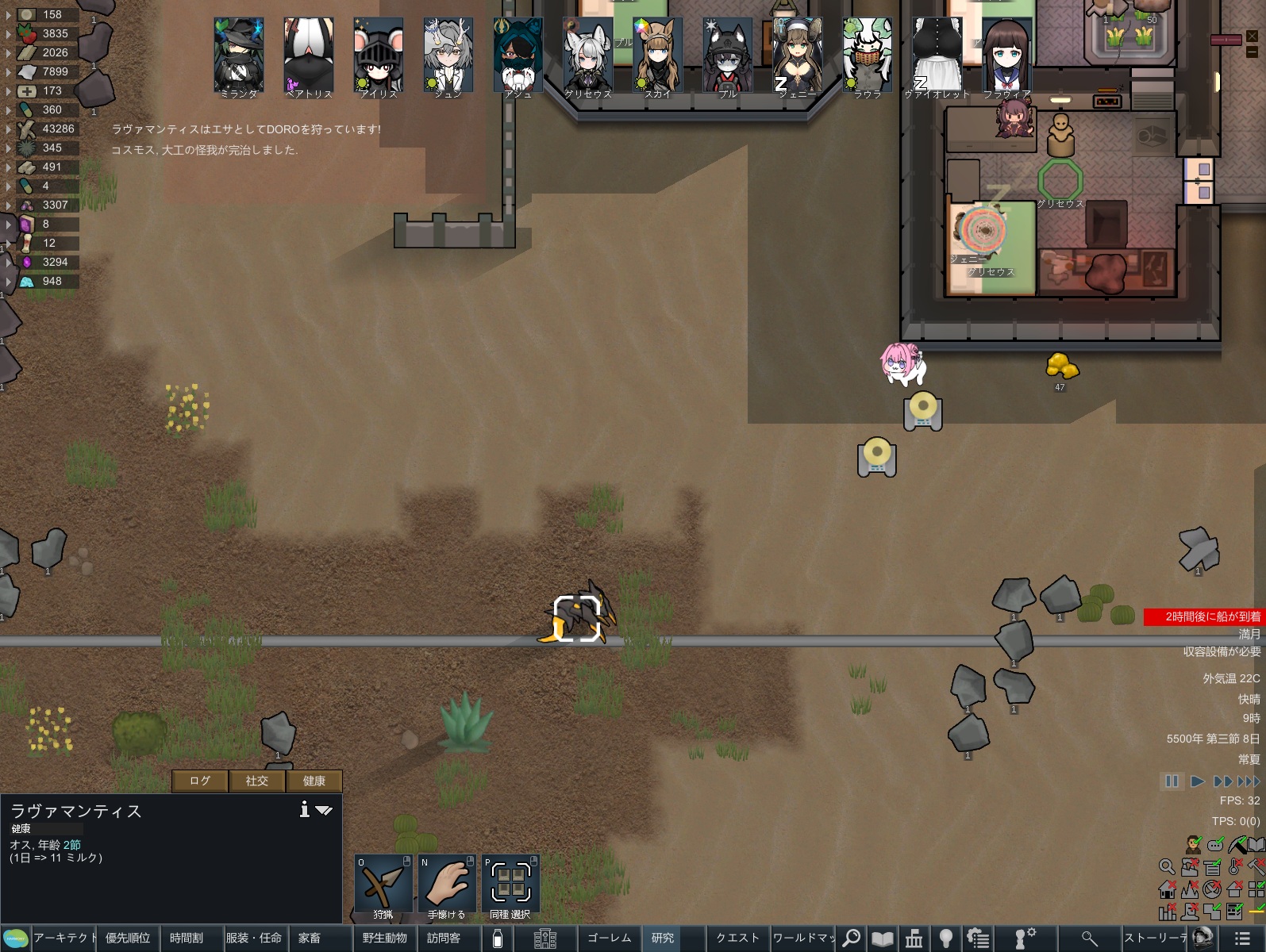Open the クエスト quests tab
The image size is (1266, 952).
(738, 938)
